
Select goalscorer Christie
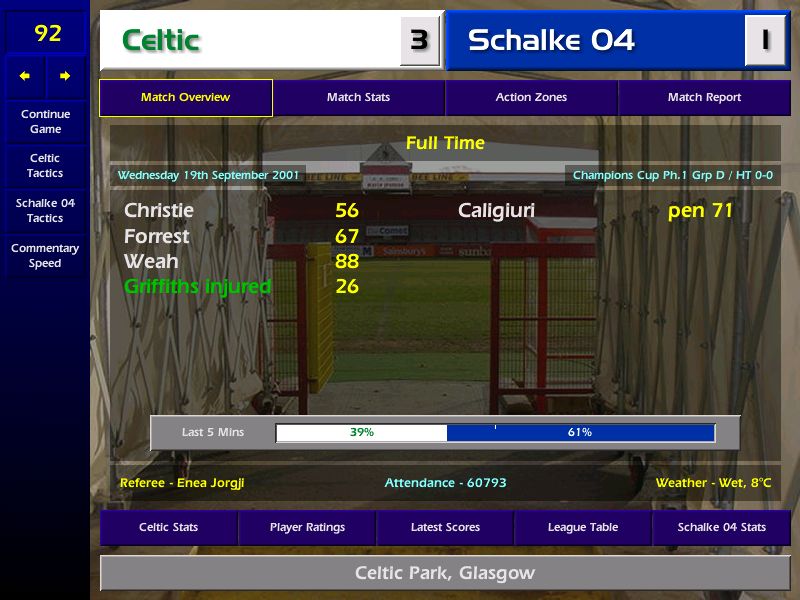[159, 211]
